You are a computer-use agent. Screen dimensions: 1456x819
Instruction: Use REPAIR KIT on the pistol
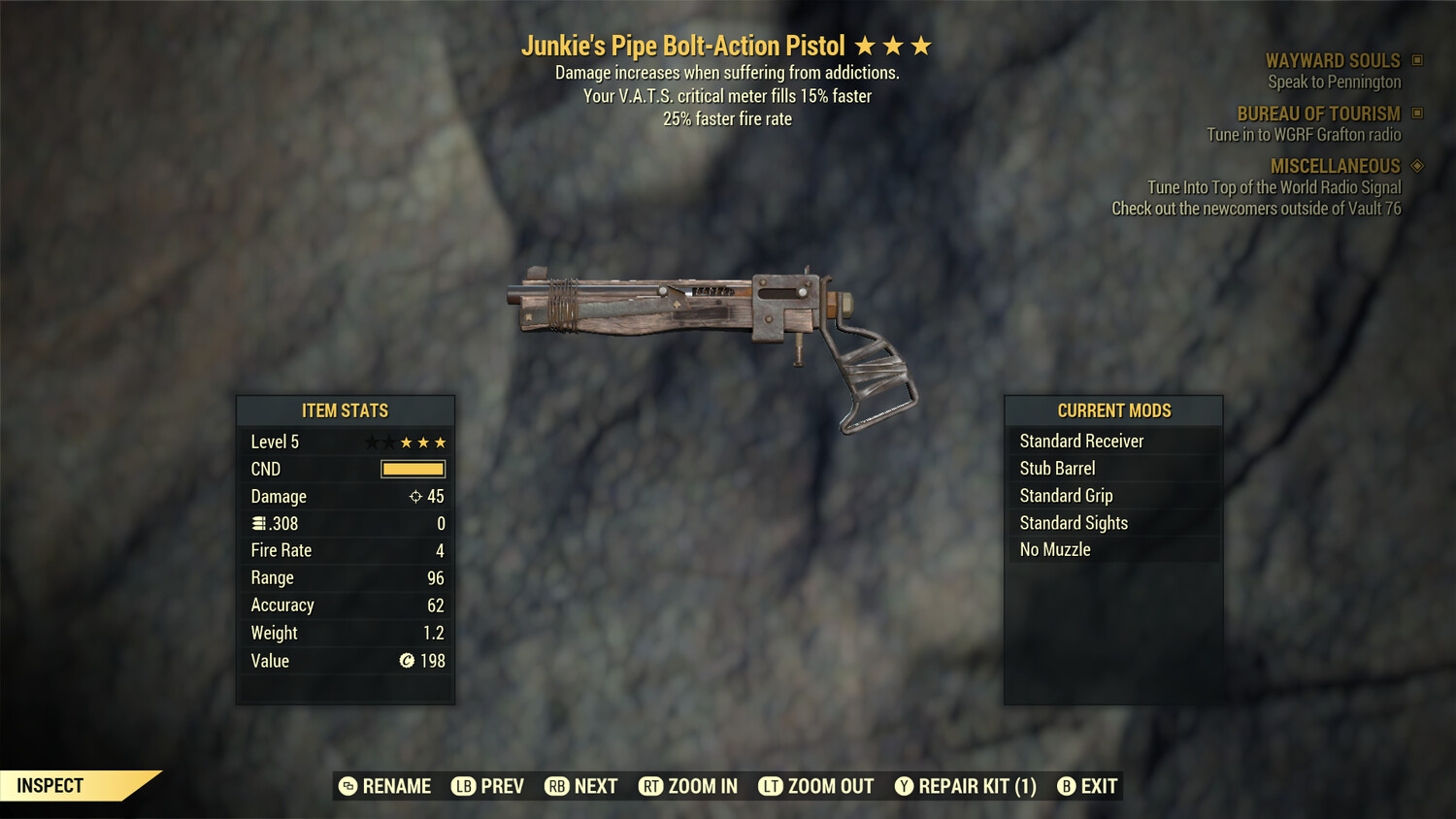pyautogui.click(x=966, y=786)
